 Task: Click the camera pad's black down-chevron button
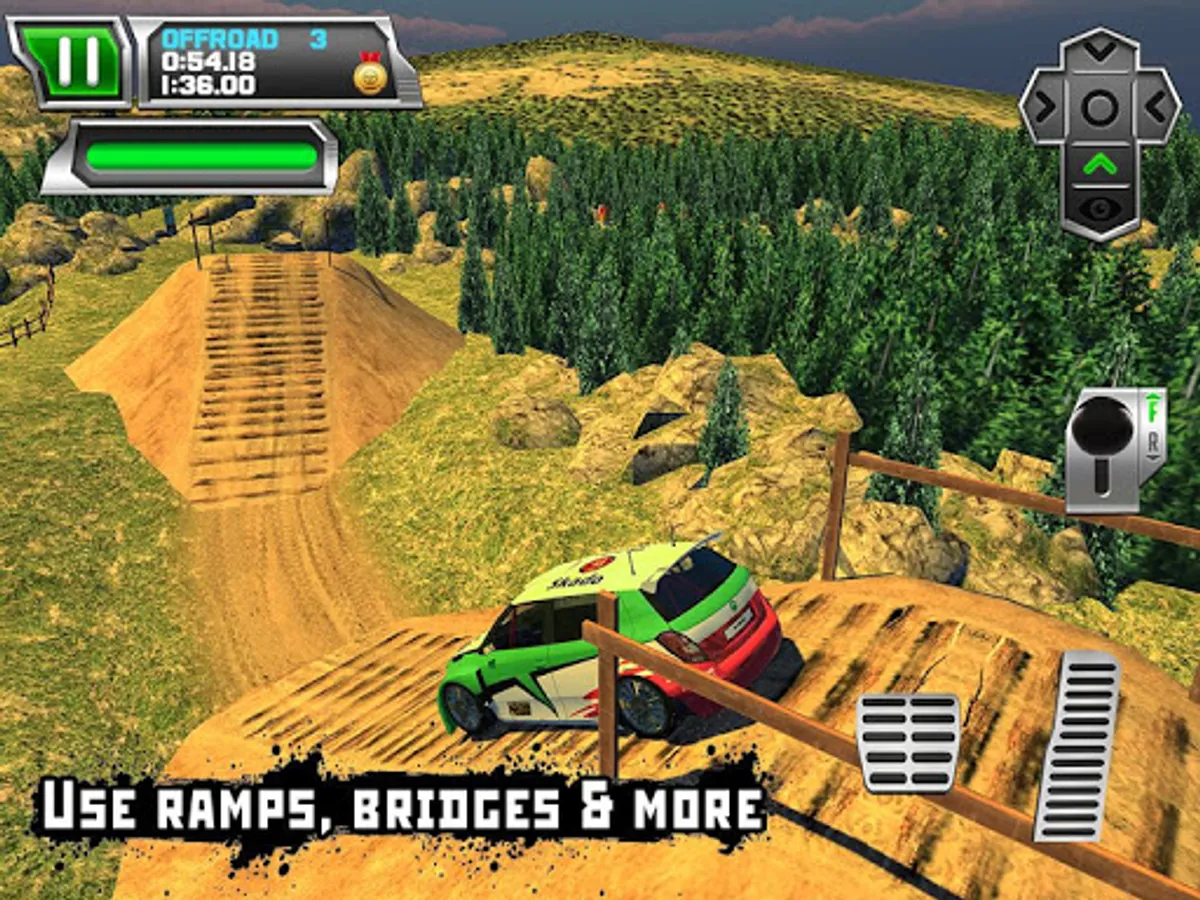[1099, 50]
